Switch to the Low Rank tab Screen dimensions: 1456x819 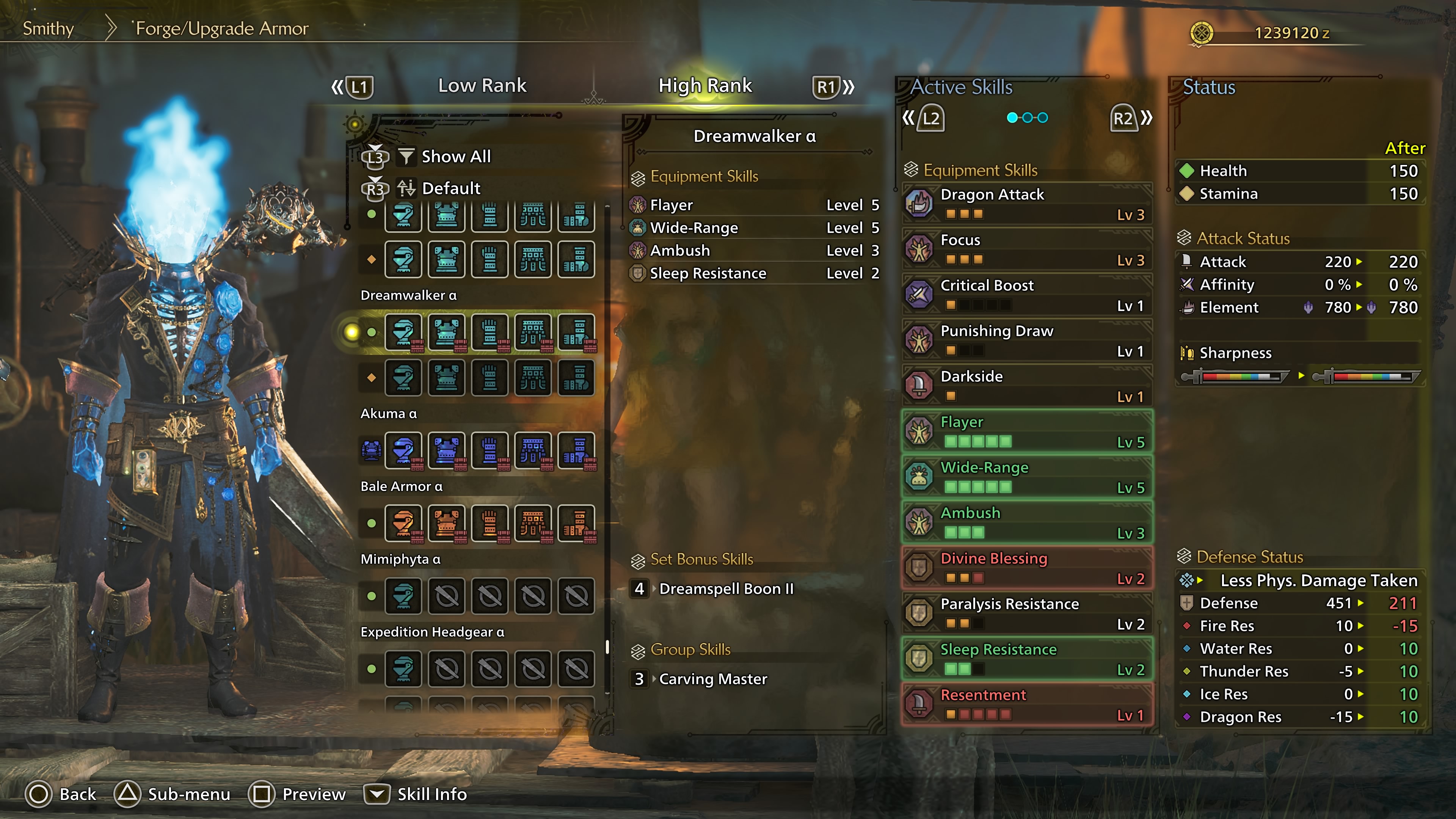(x=482, y=85)
